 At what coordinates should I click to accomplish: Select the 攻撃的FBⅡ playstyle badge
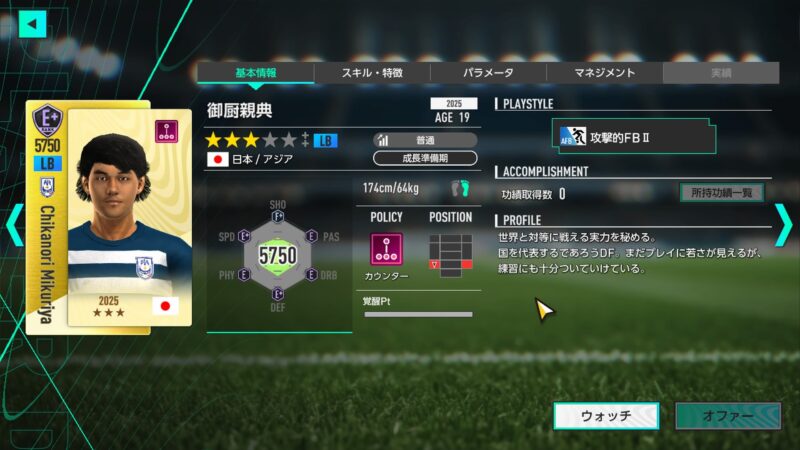636,136
